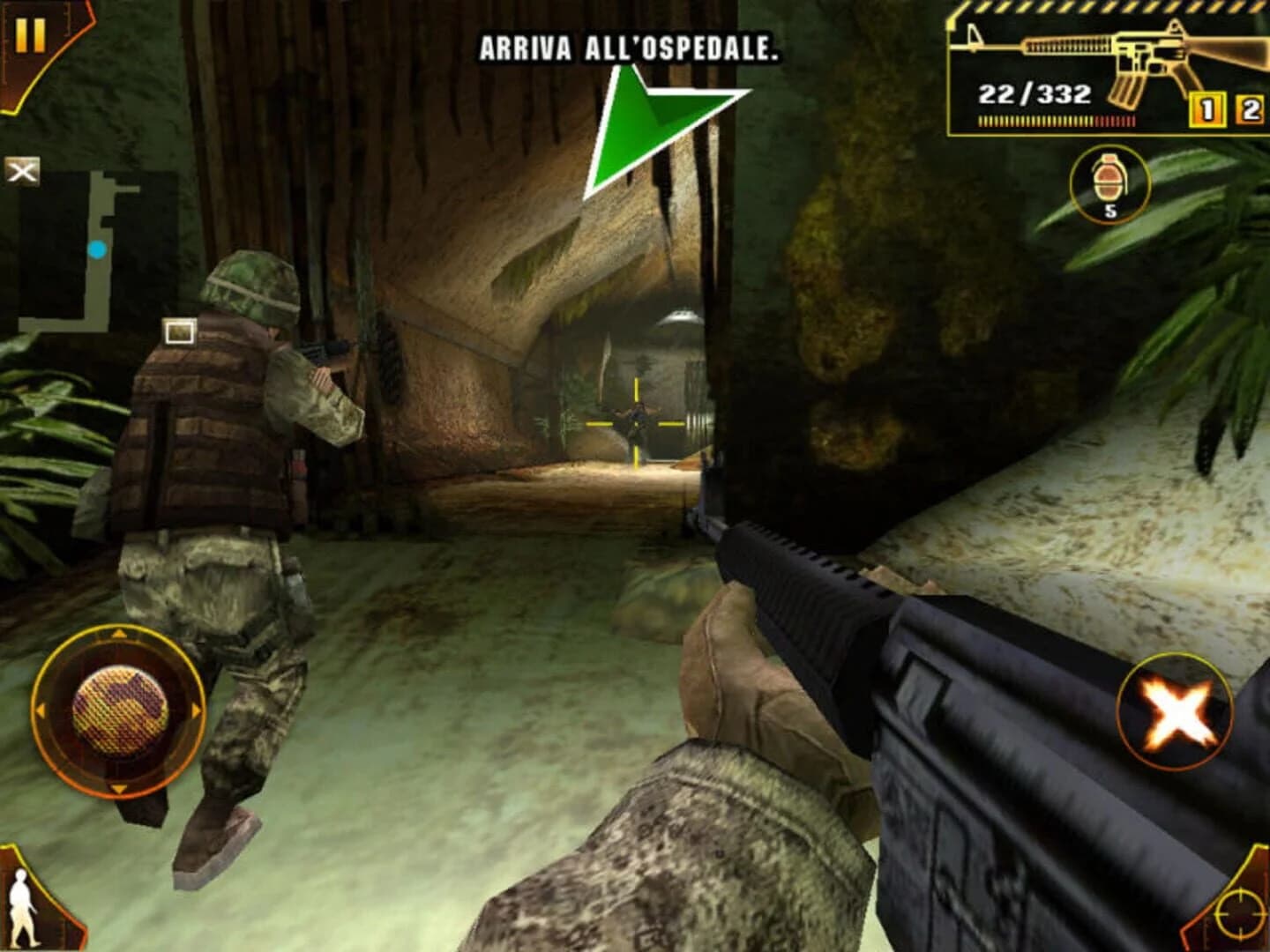Switch to weapon slot 2

click(x=1250, y=108)
